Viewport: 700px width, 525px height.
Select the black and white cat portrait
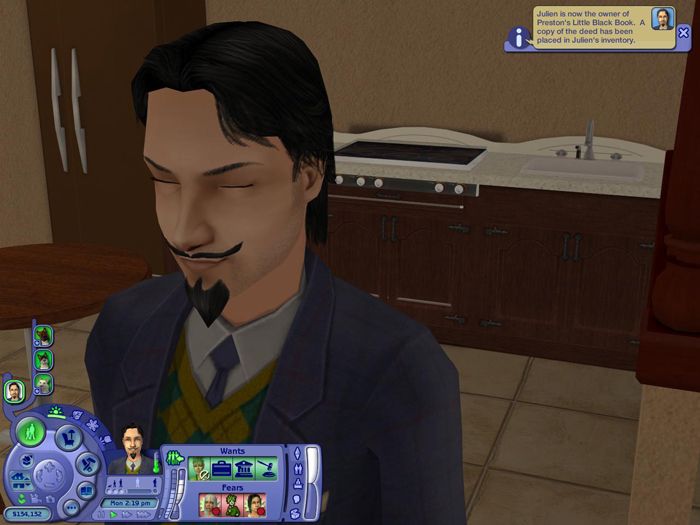click(43, 359)
